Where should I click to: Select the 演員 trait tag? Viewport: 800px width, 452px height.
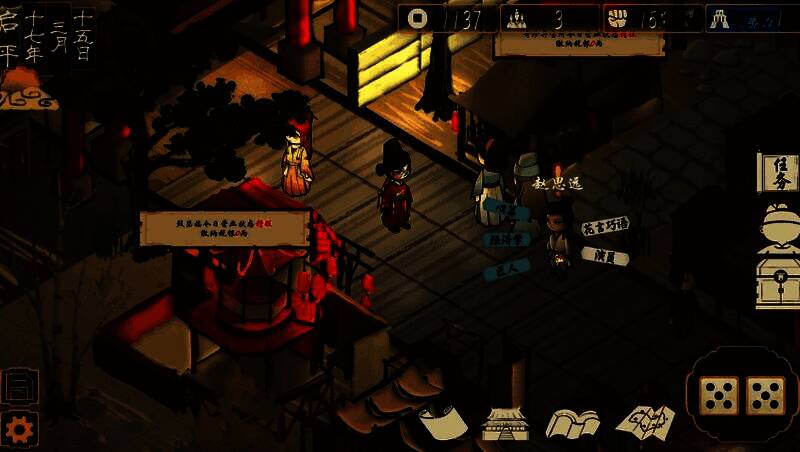click(x=605, y=257)
